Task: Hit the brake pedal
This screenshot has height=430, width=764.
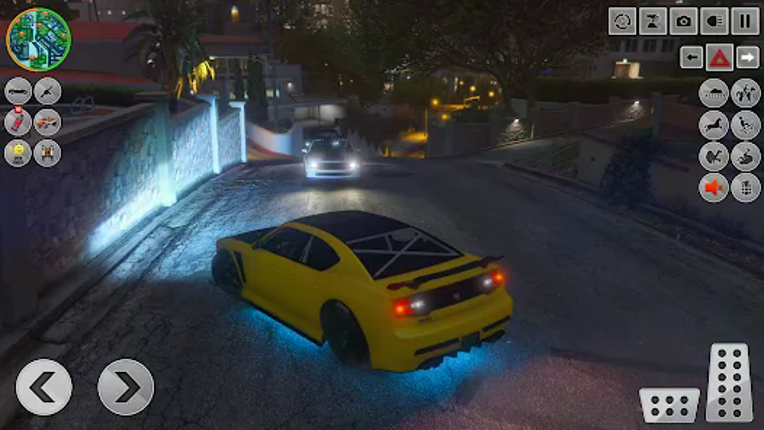Action: click(669, 404)
